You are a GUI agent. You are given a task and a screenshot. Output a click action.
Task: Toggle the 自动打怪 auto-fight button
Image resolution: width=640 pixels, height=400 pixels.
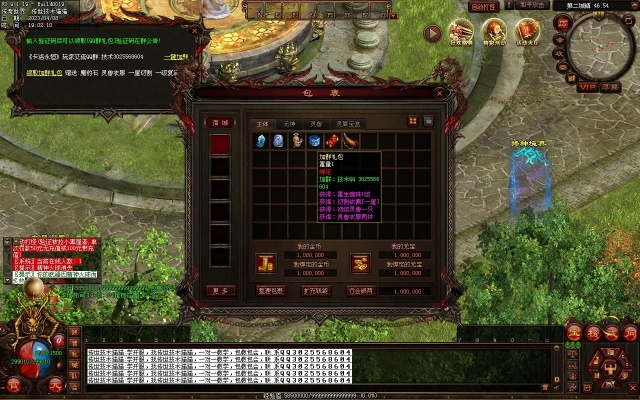(x=485, y=6)
